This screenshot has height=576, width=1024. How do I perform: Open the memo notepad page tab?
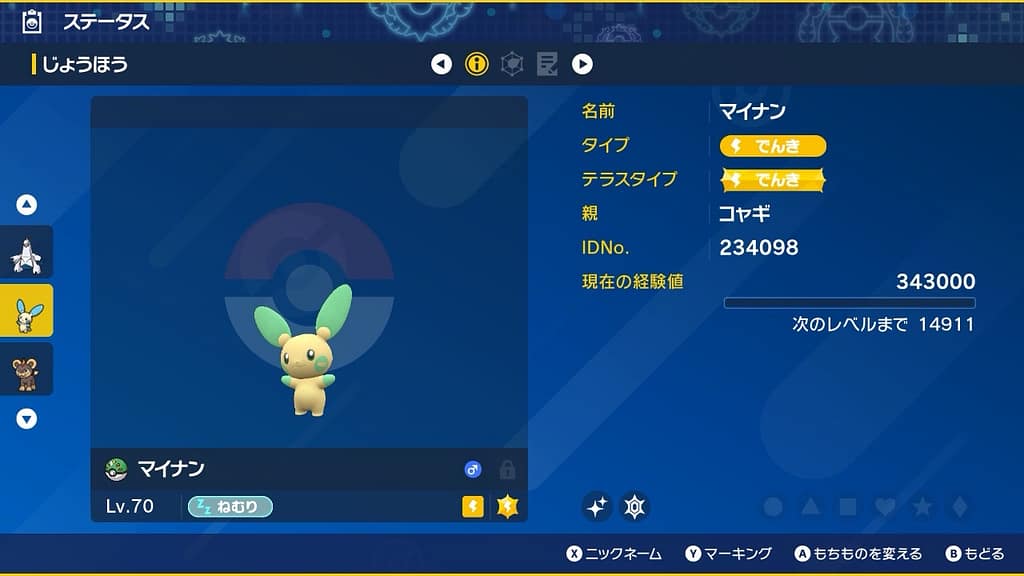click(x=547, y=65)
